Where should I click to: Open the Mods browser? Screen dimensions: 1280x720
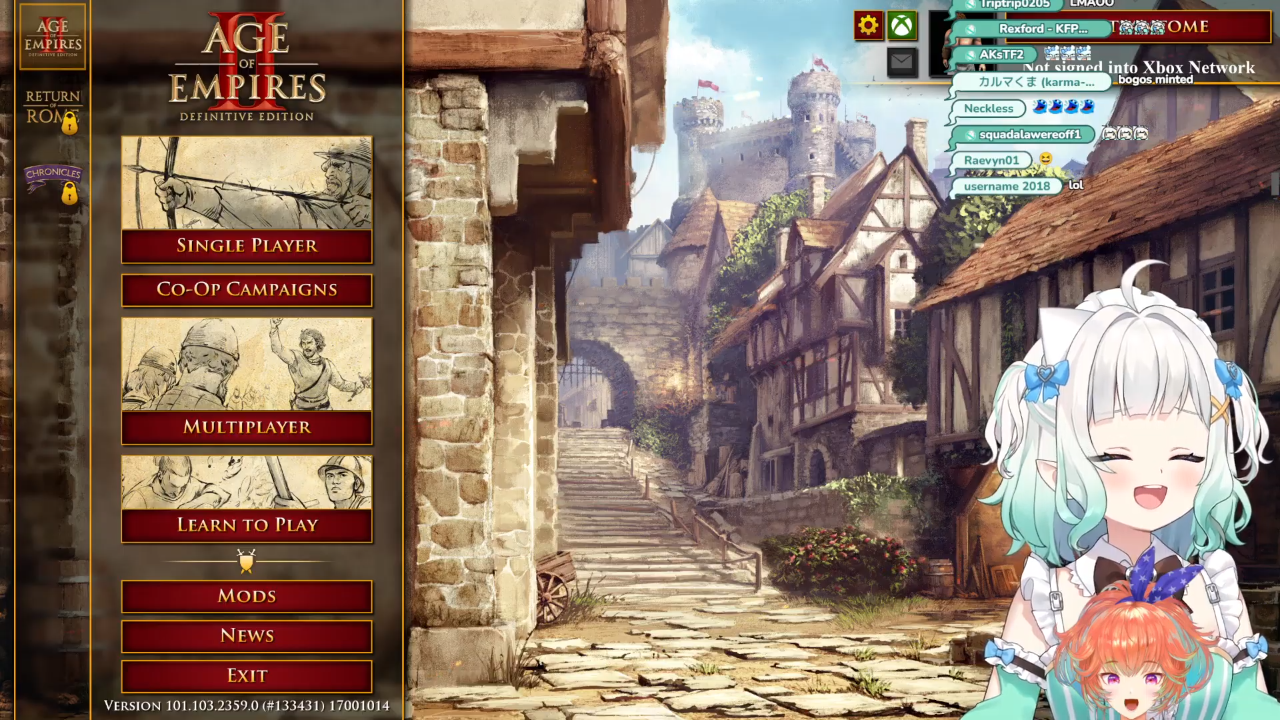247,596
